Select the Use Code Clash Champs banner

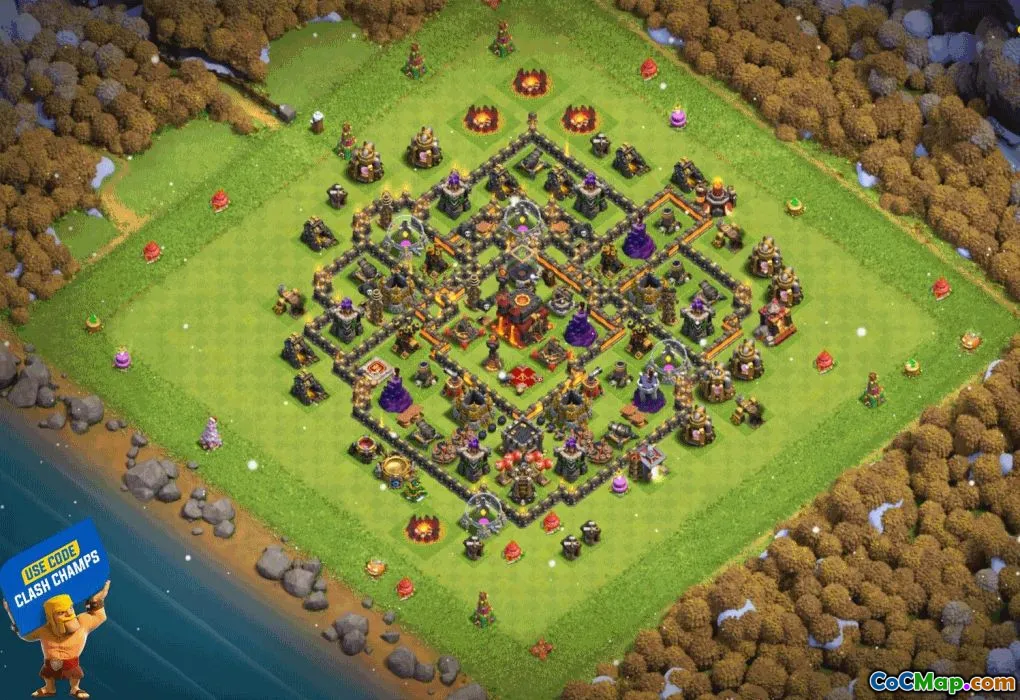60,585
